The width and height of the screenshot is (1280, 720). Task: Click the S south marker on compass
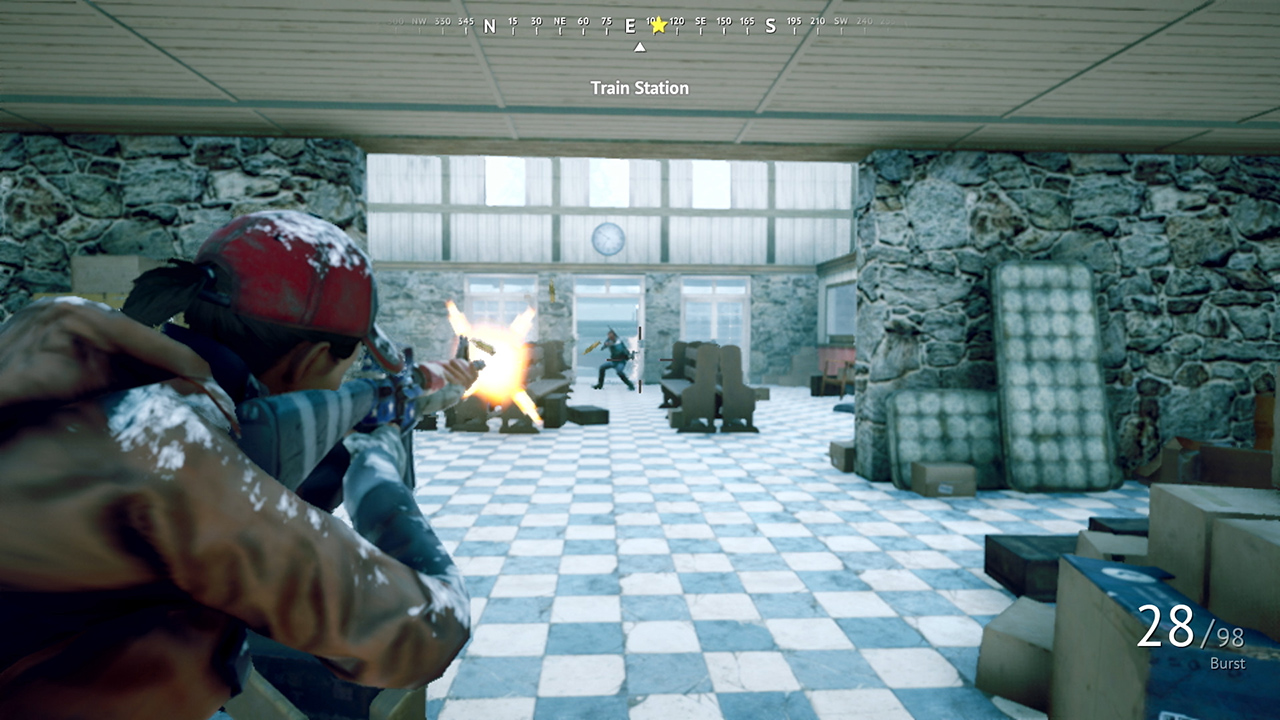[770, 26]
